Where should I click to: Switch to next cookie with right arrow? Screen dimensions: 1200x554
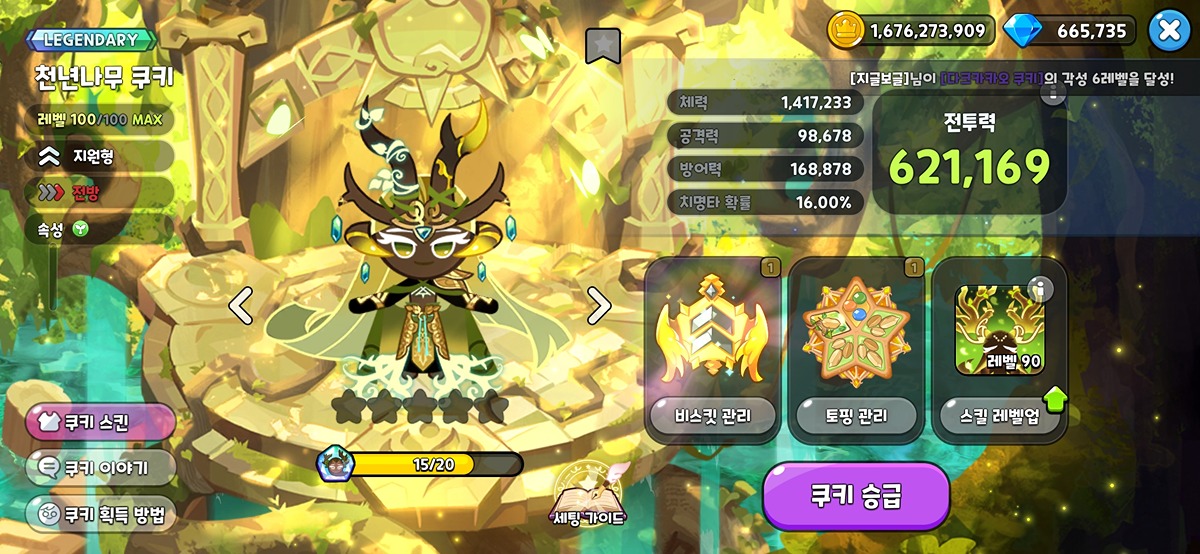coord(598,305)
